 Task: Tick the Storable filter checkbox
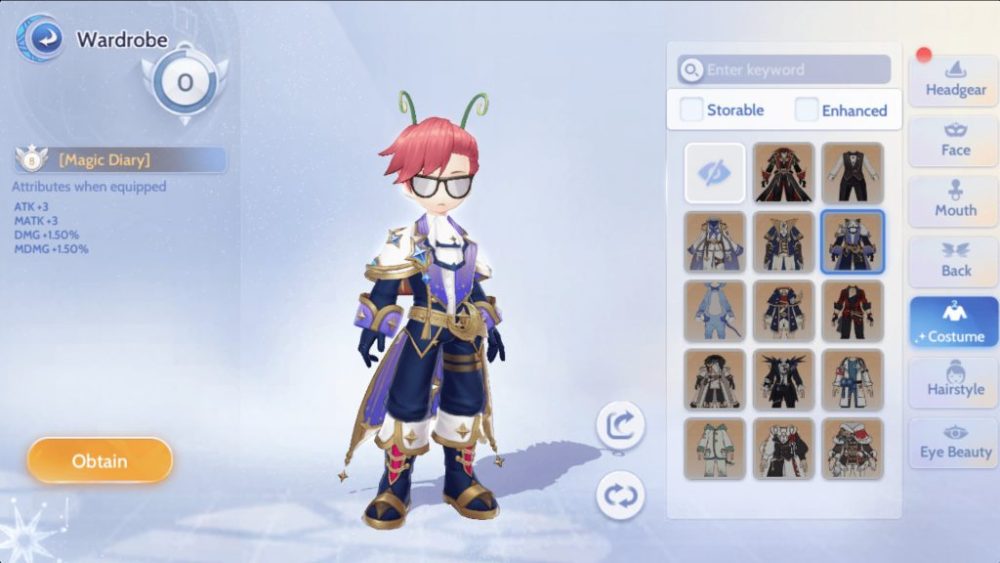point(692,110)
